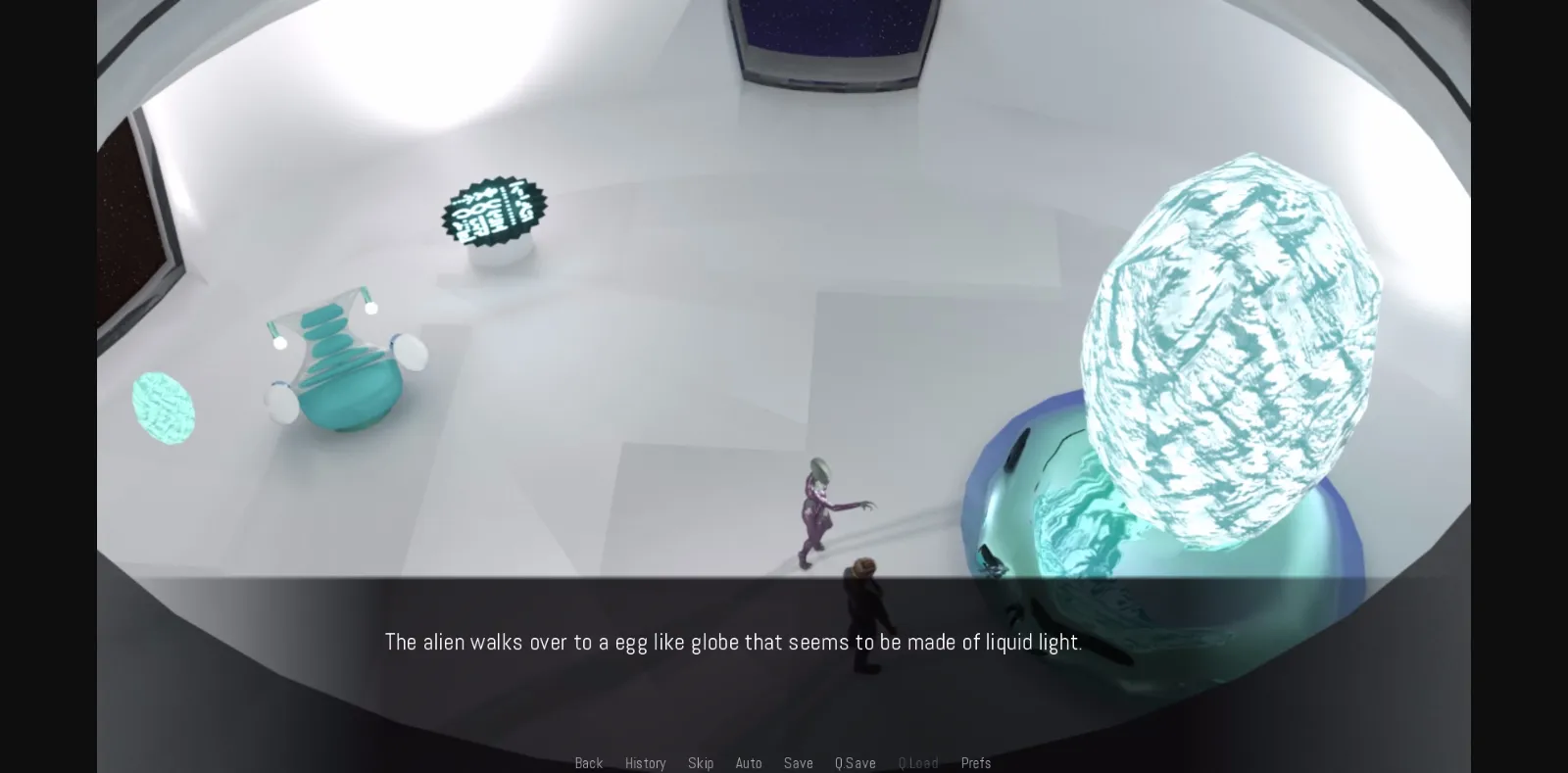
Task: Perform a Quick Save
Action: click(855, 762)
